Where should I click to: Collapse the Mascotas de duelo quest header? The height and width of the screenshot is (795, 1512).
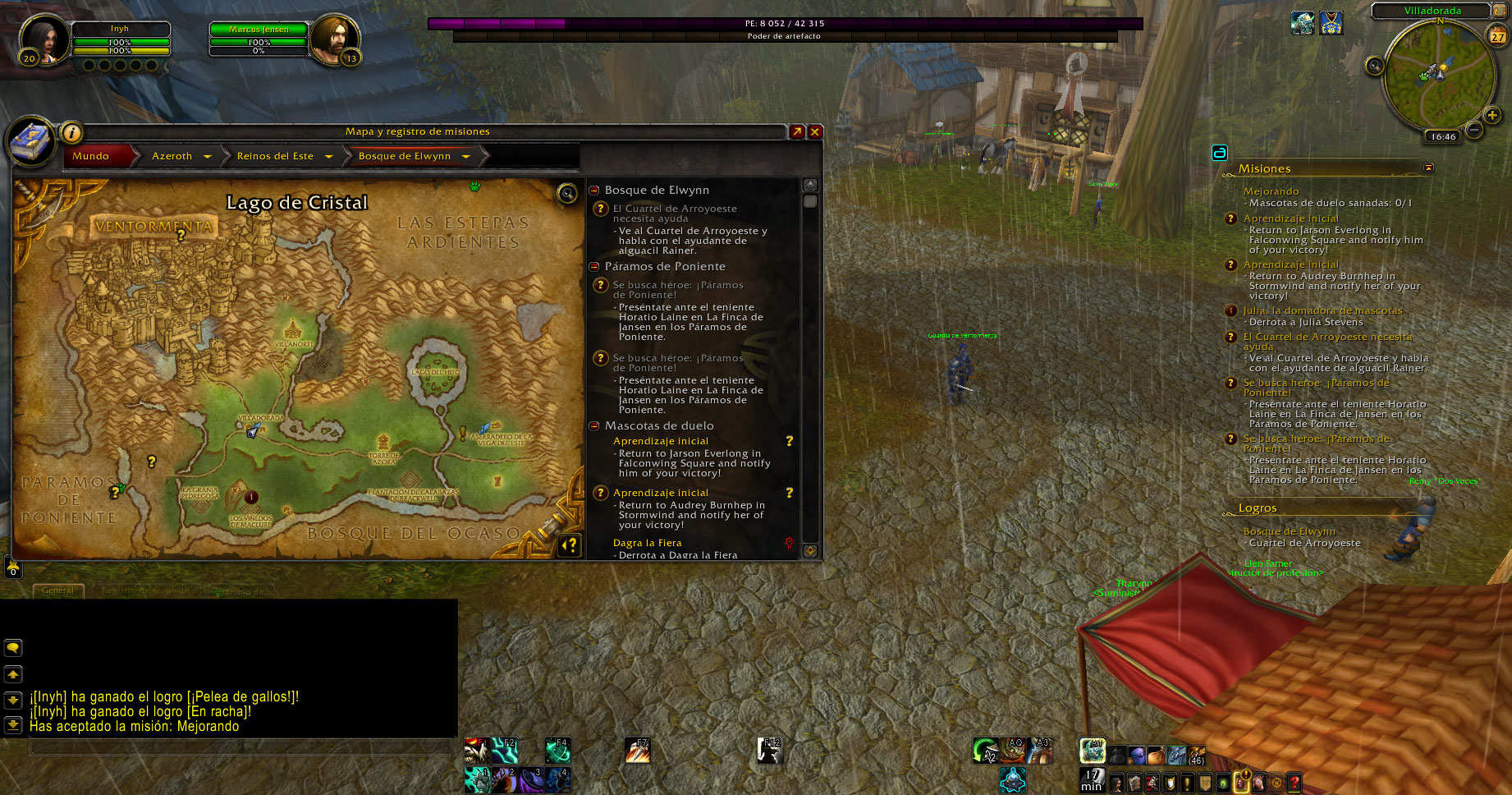point(594,426)
